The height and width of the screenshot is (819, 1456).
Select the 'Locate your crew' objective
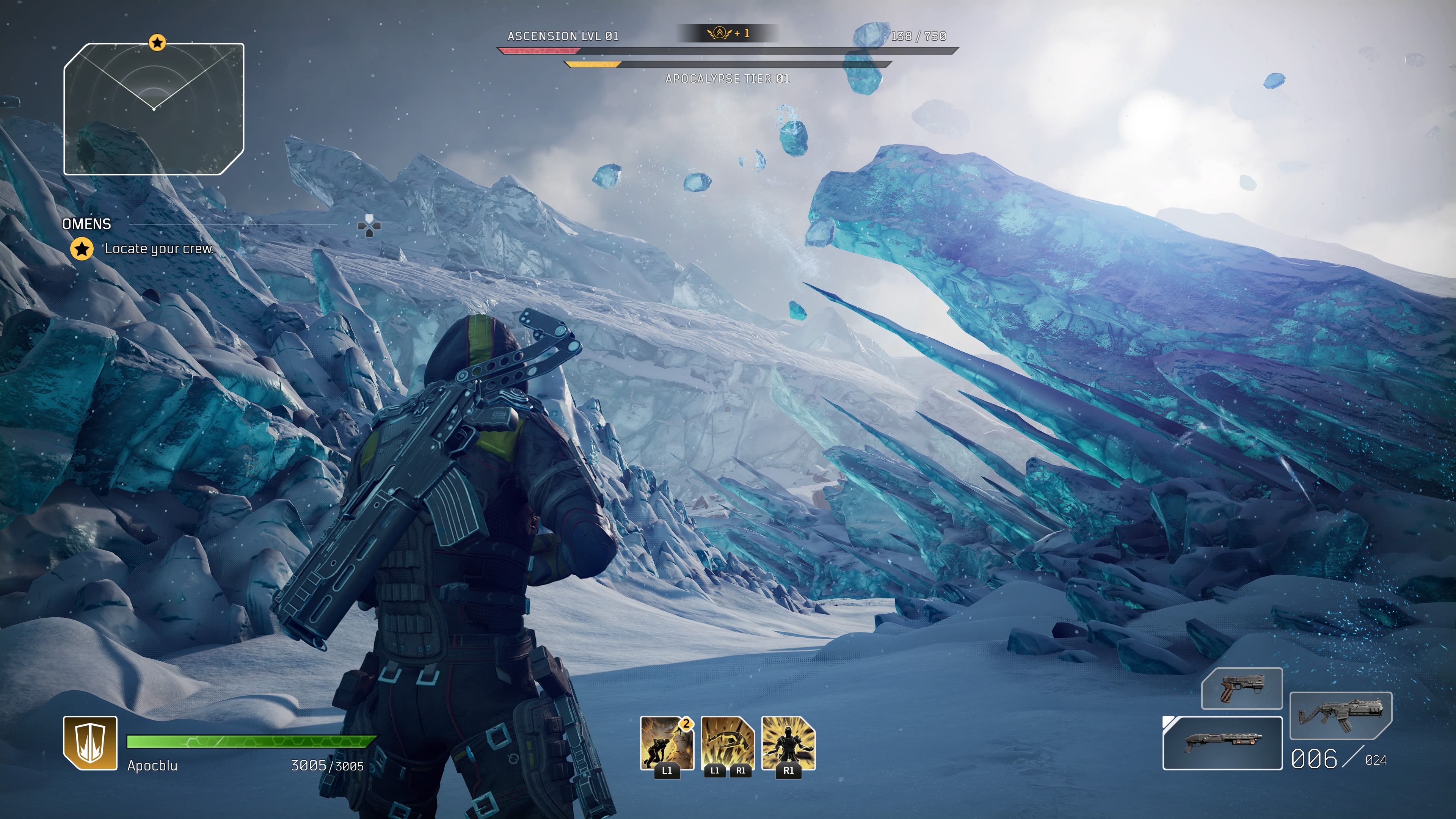pos(158,249)
